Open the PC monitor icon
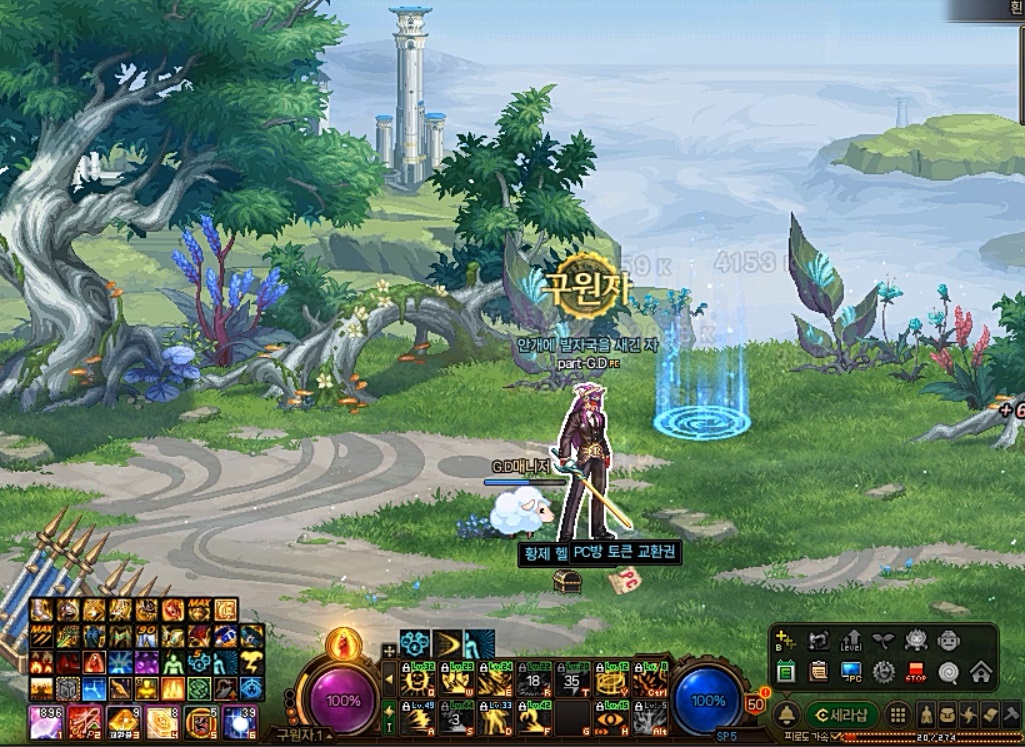This screenshot has width=1025, height=747. [851, 672]
